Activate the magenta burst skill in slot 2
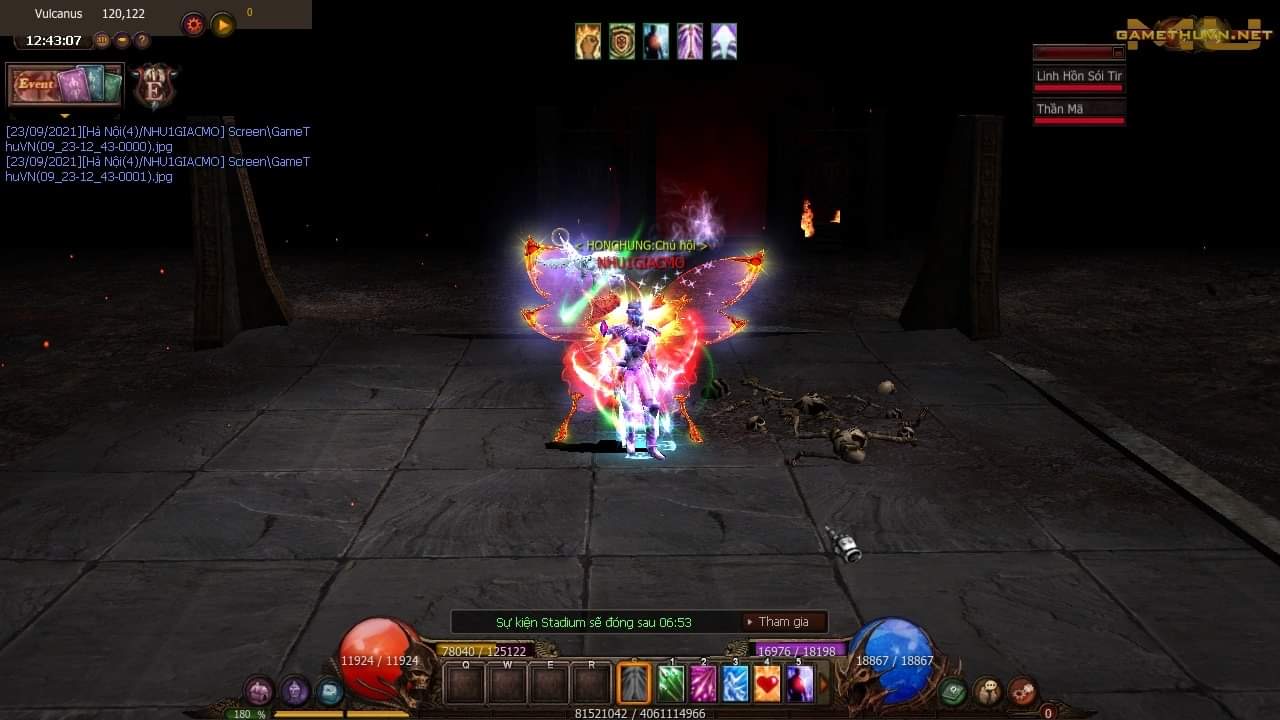Screen dimensions: 1280x720 tap(703, 684)
